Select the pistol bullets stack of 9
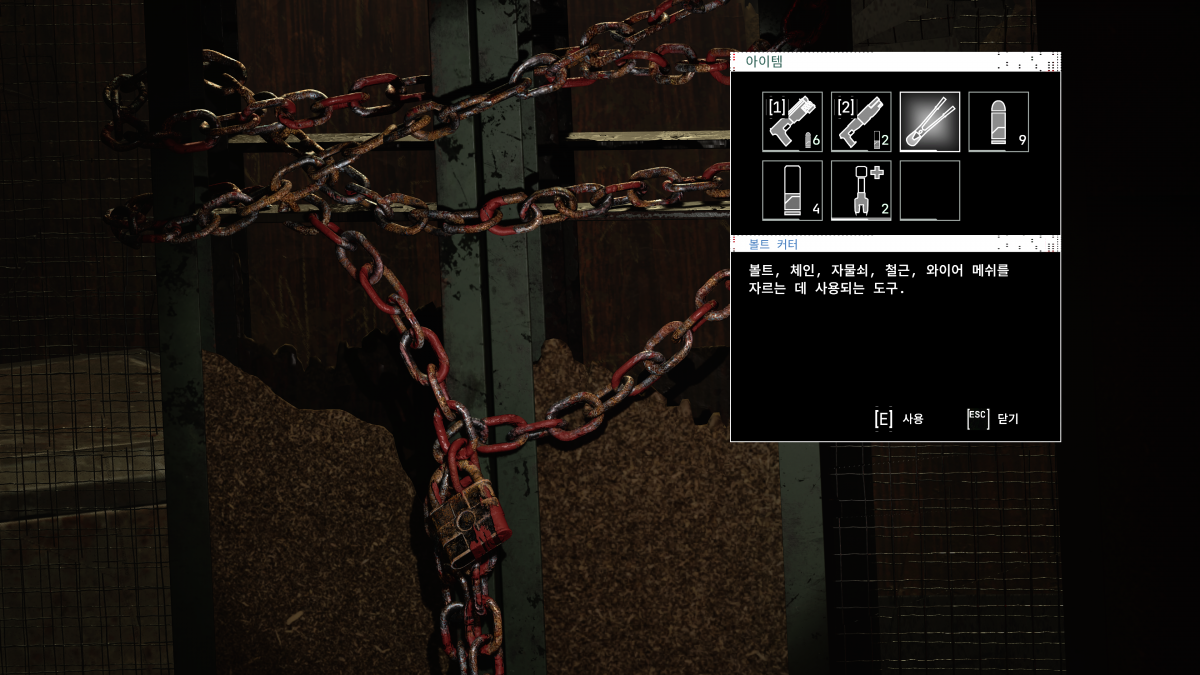 click(x=998, y=122)
